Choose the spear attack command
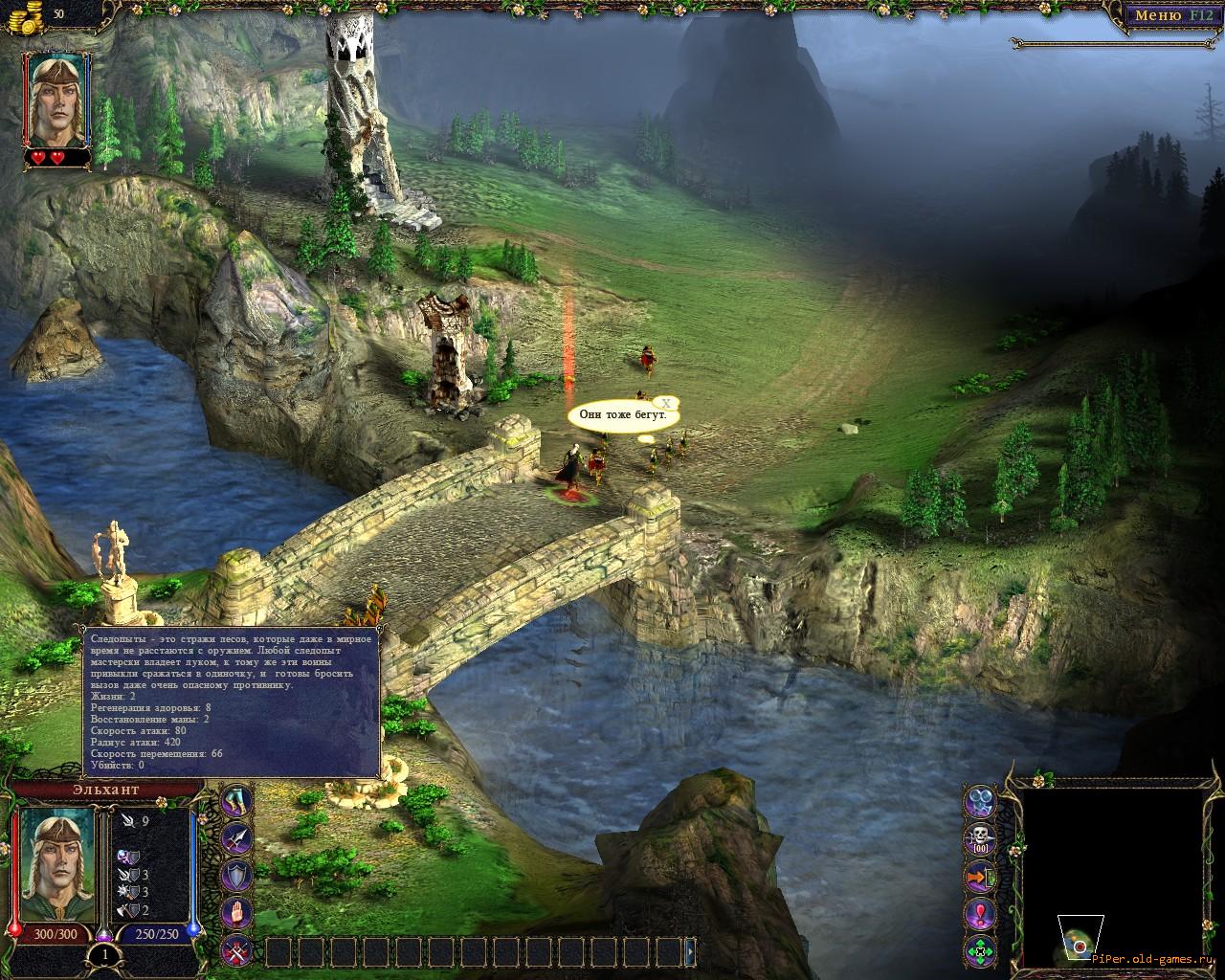1225x980 pixels. tap(237, 838)
